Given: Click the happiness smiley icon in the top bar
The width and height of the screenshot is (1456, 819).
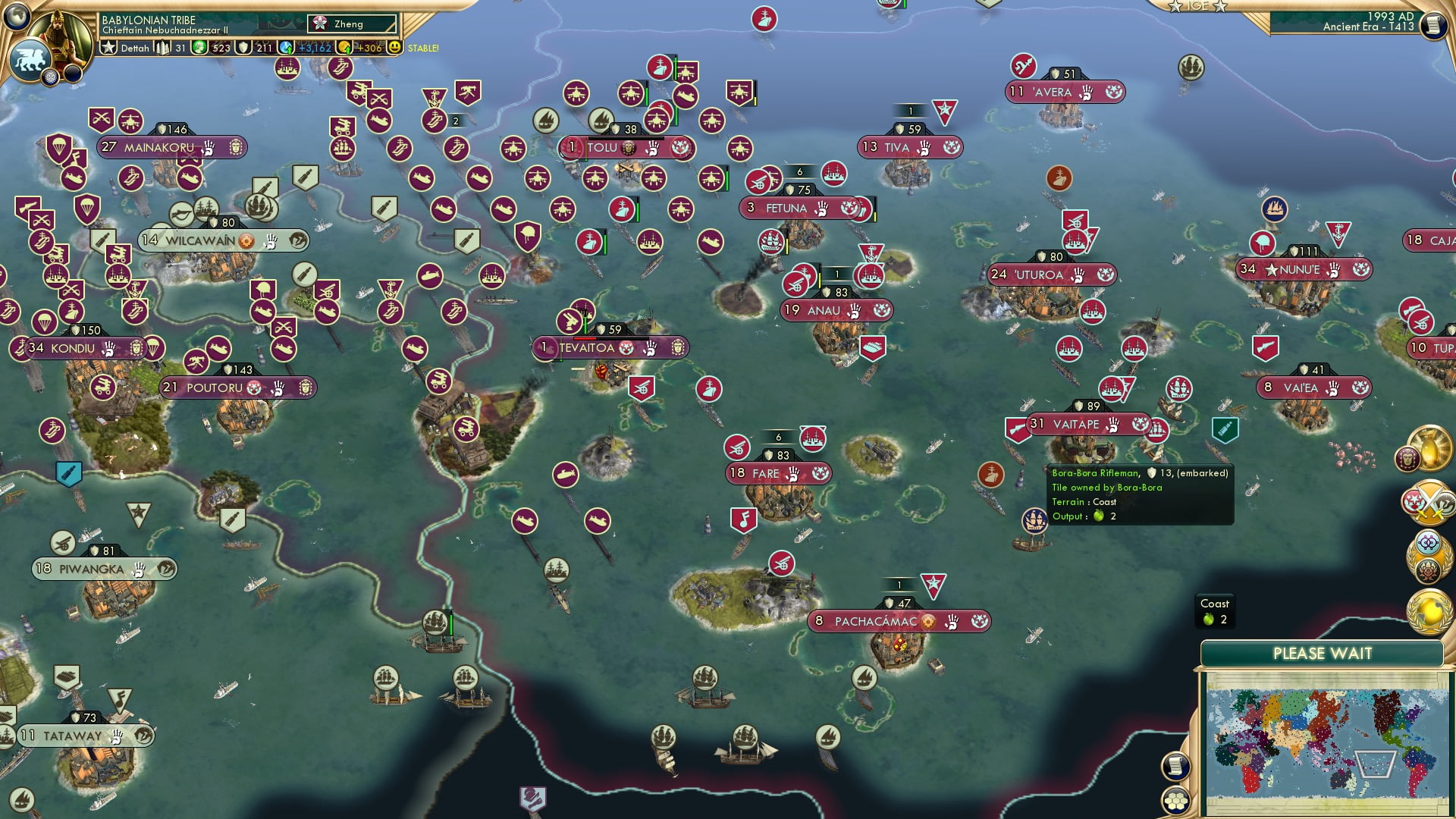Looking at the screenshot, I should pos(394,47).
